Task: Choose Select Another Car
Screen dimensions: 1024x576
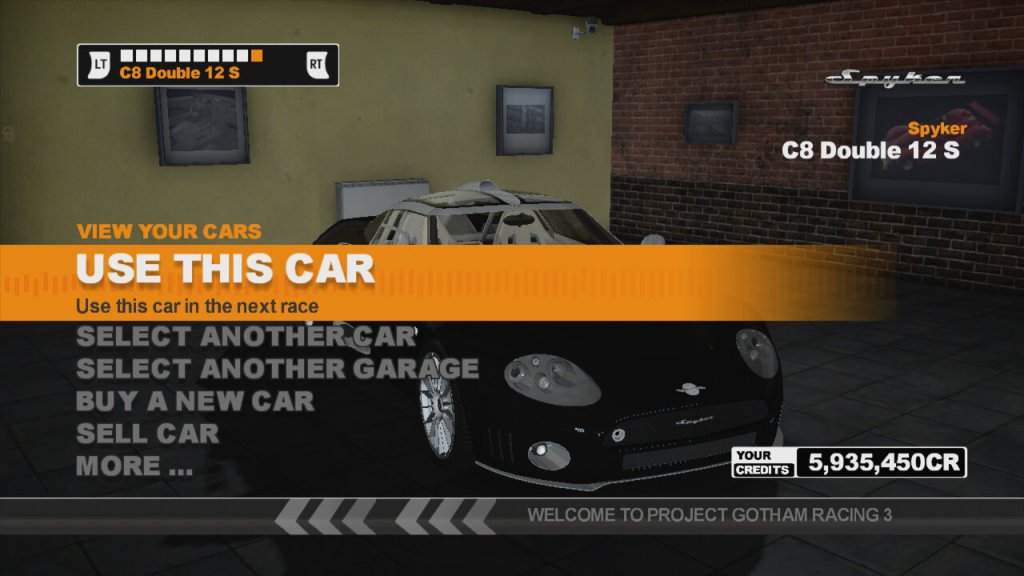Action: click(x=245, y=336)
